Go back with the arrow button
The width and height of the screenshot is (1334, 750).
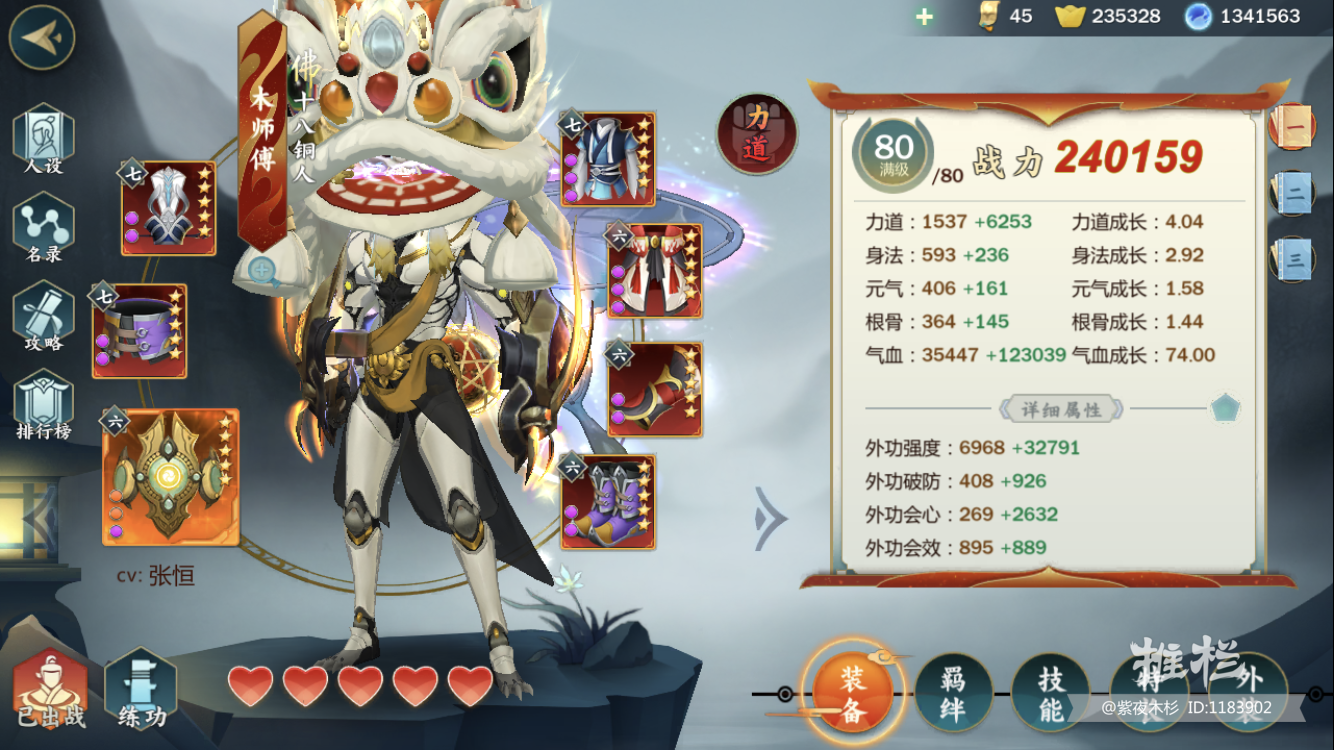(41, 38)
